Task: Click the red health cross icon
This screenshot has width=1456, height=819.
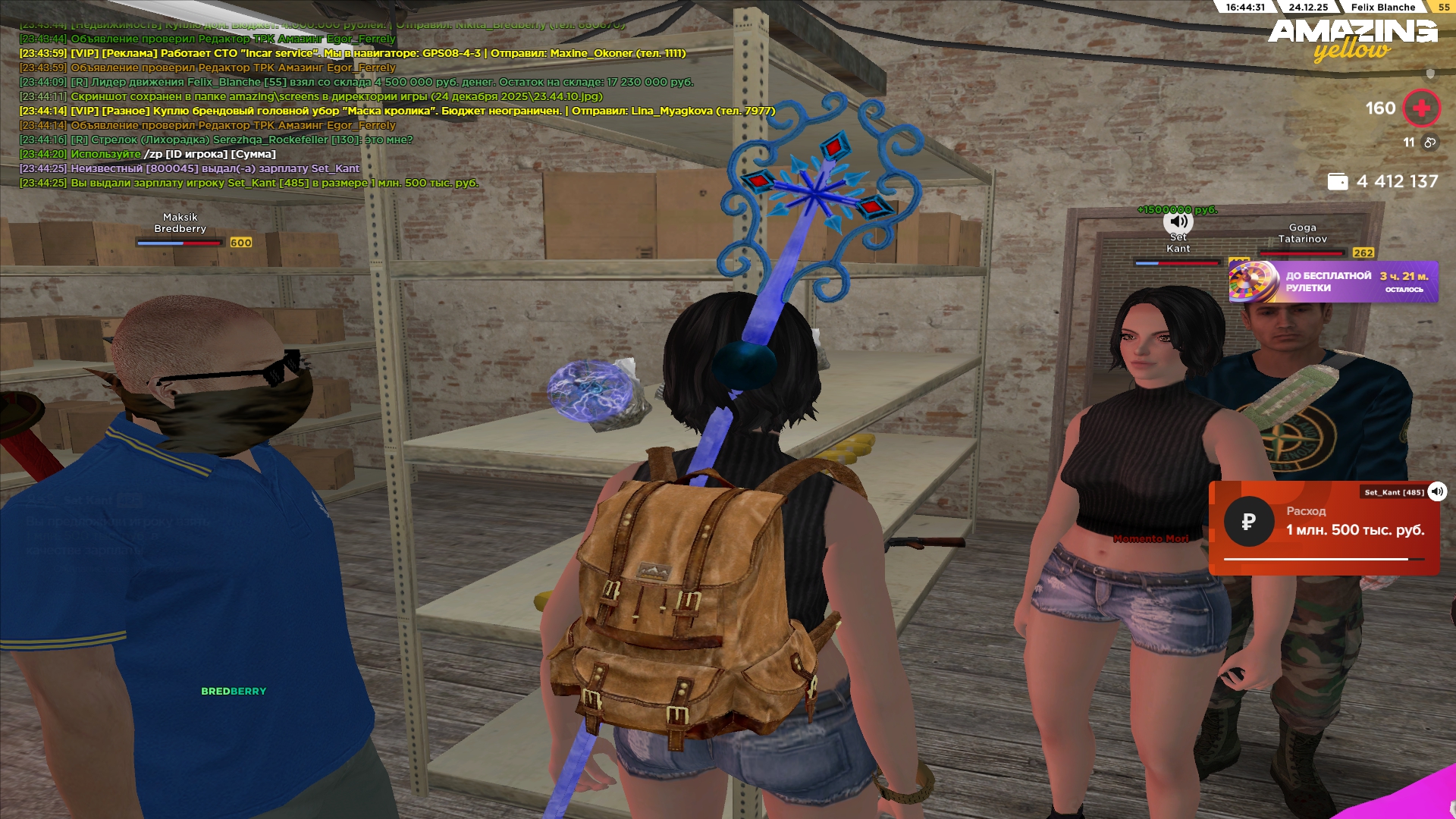Action: (x=1421, y=108)
